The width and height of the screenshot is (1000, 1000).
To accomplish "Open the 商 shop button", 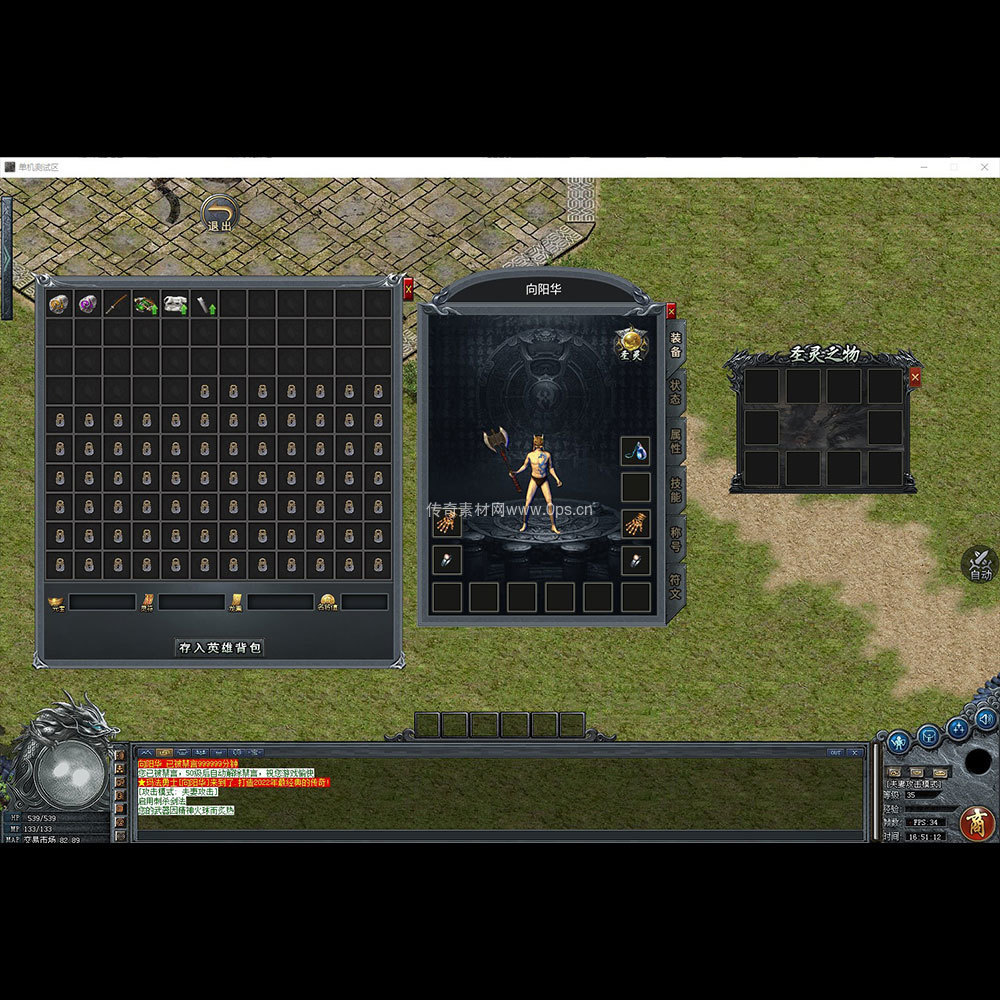I will pos(977,822).
